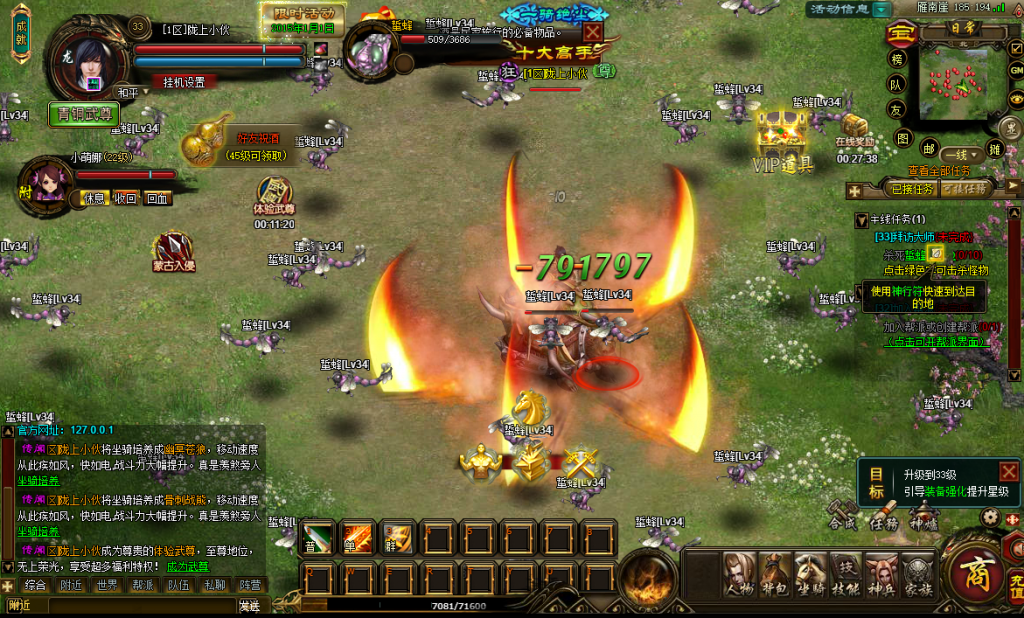The height and width of the screenshot is (618, 1024).
Task: Open the 活动信息 dropdown
Action: [x=881, y=10]
